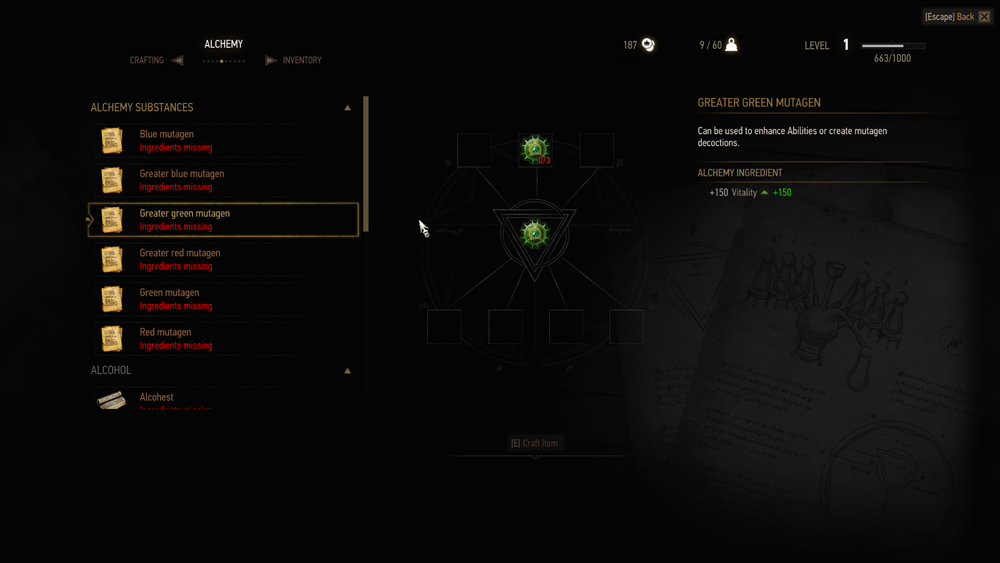Viewport: 1000px width, 563px height.
Task: Collapse the Alchemy Substances category
Action: (x=348, y=107)
